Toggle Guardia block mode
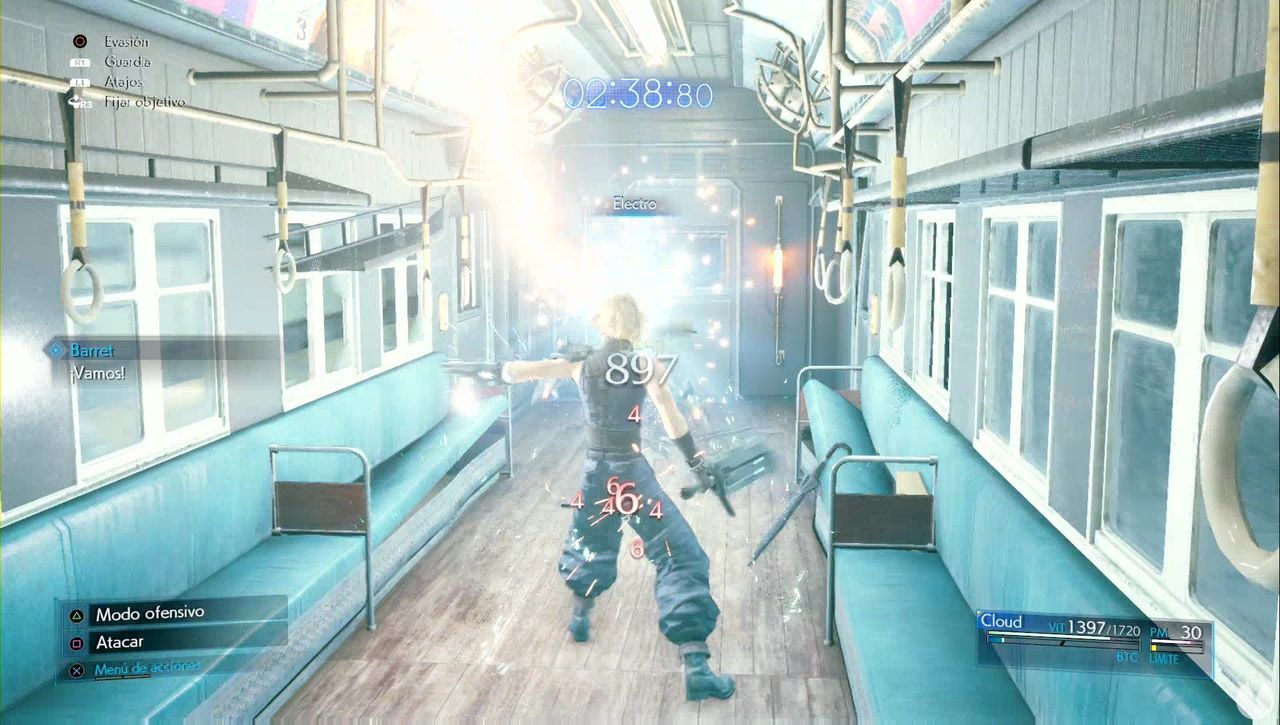 click(130, 62)
